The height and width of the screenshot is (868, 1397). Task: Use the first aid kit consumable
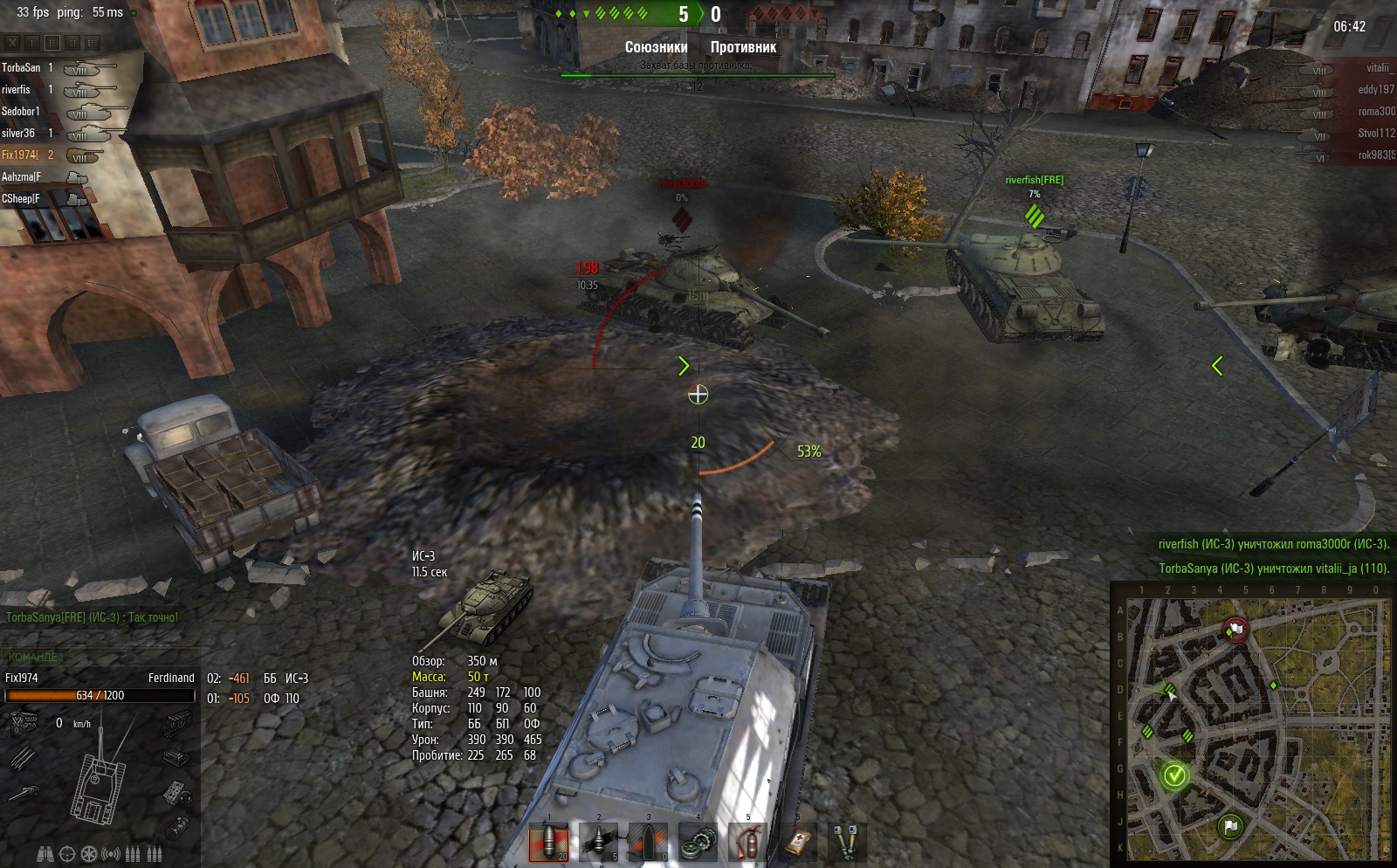(797, 842)
